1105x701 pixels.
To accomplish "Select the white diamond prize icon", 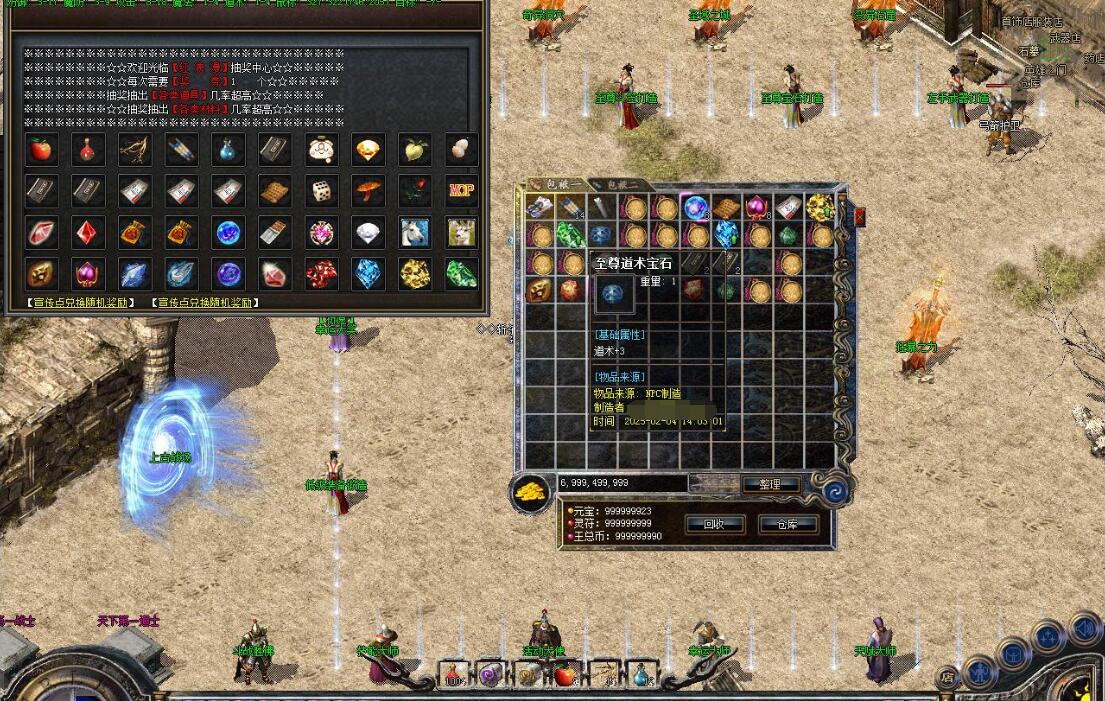I will pyautogui.click(x=368, y=232).
